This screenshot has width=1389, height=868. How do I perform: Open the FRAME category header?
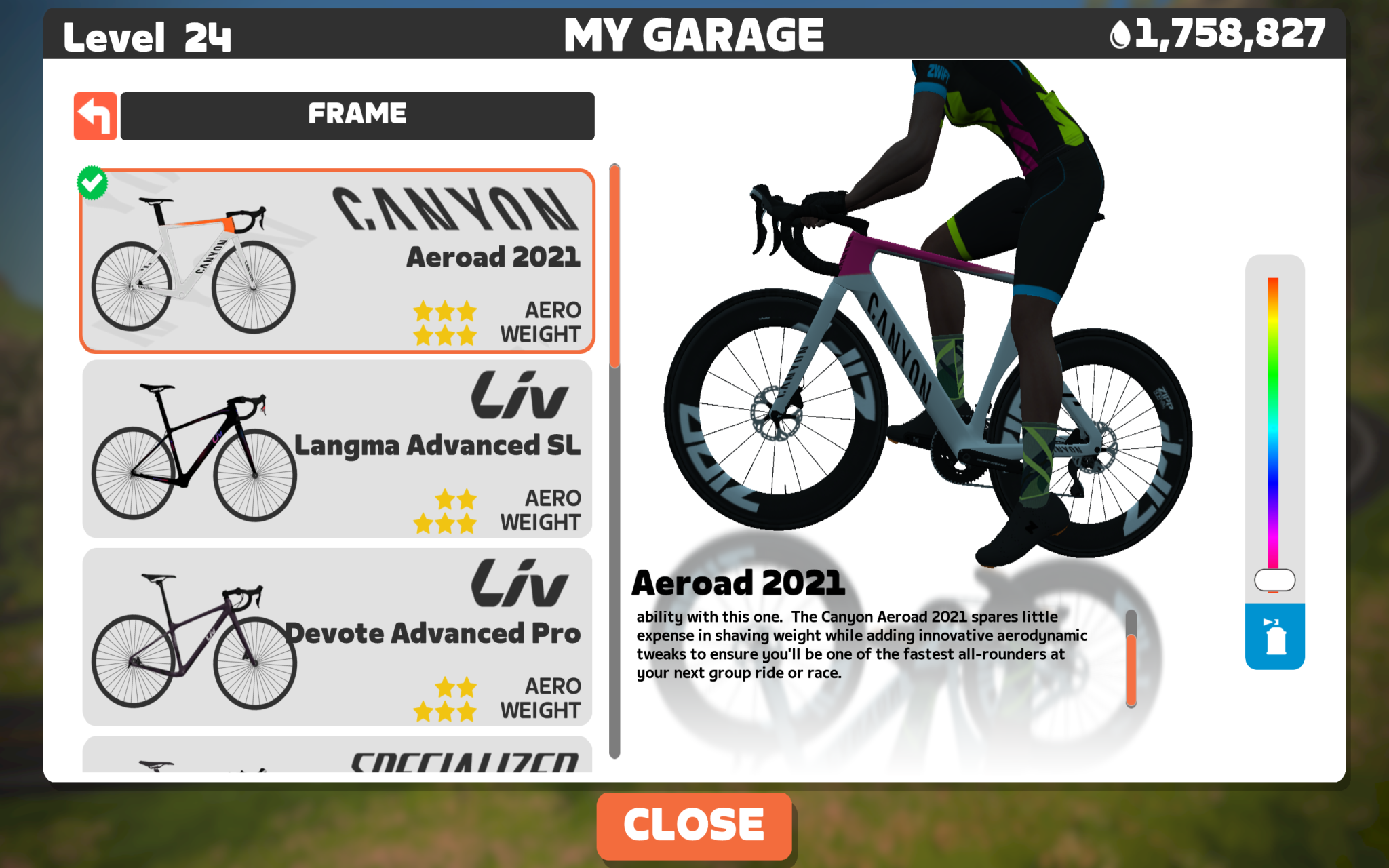click(357, 115)
